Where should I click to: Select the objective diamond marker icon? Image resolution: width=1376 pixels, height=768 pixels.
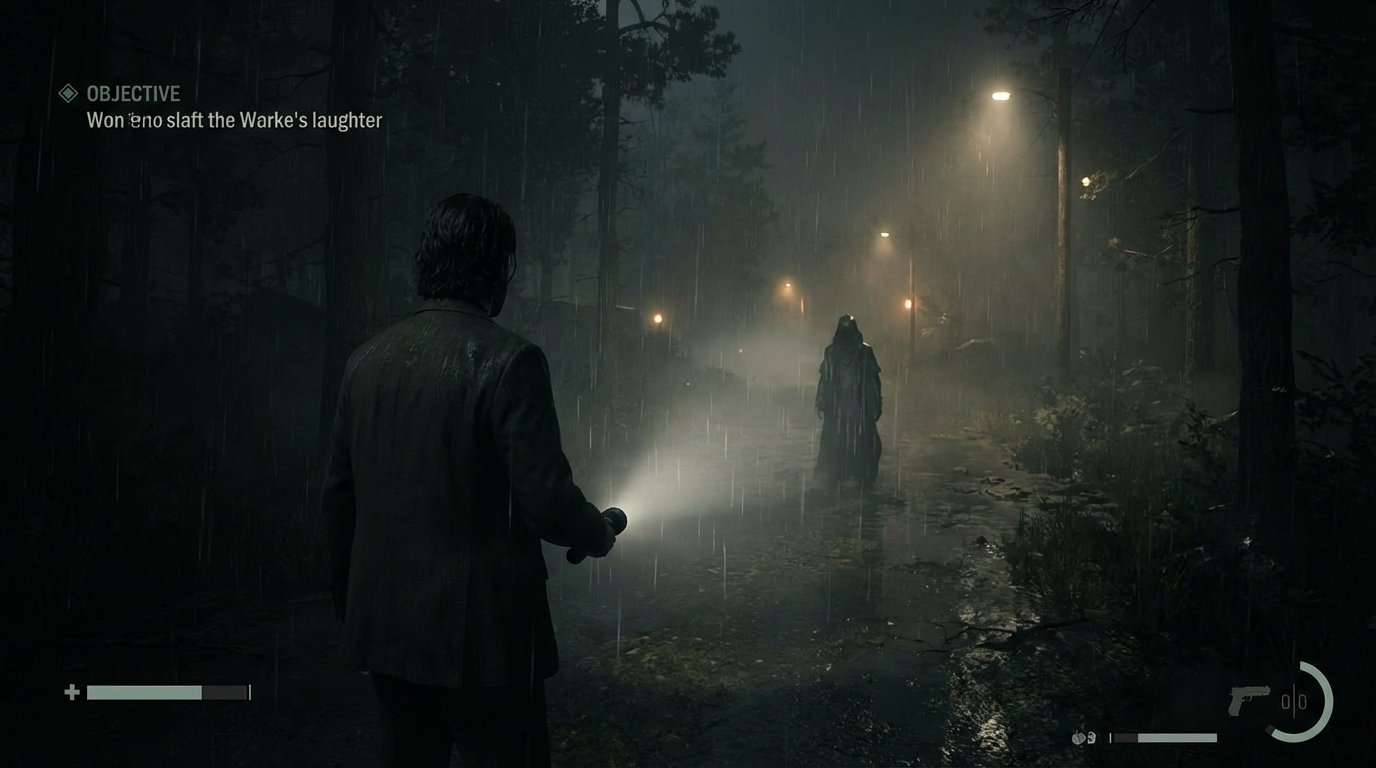68,93
